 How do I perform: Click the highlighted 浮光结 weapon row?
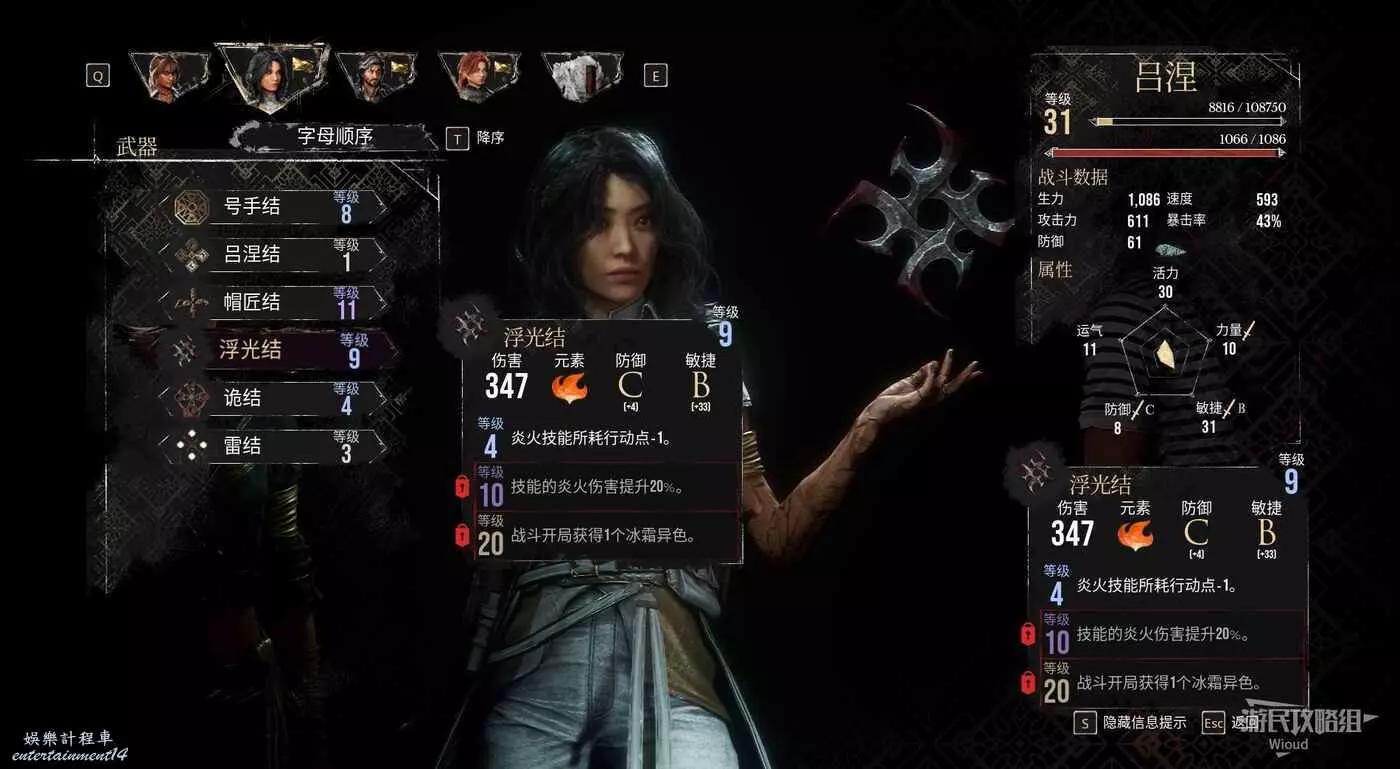(x=272, y=350)
